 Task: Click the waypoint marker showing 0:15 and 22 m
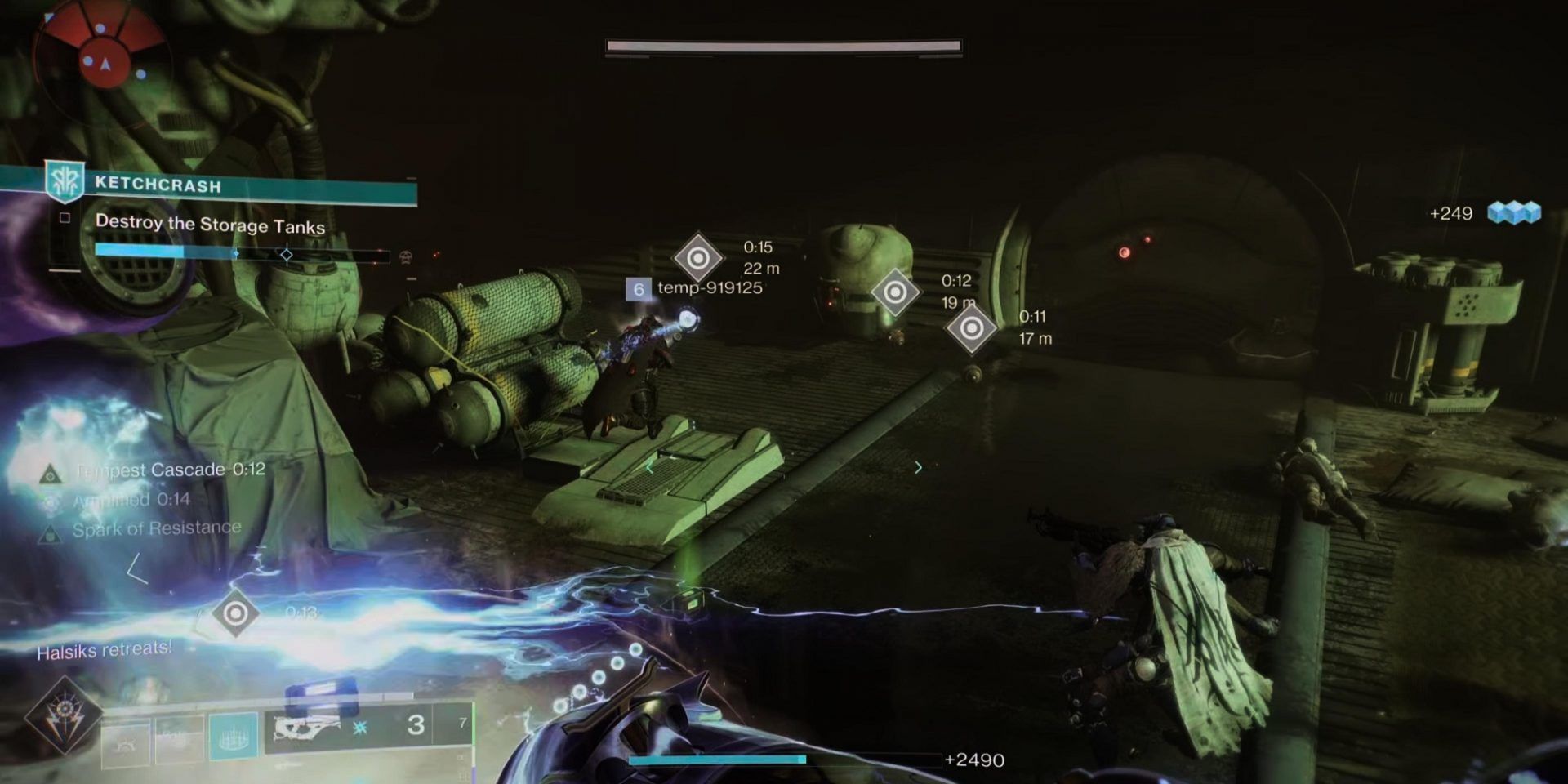pos(698,257)
